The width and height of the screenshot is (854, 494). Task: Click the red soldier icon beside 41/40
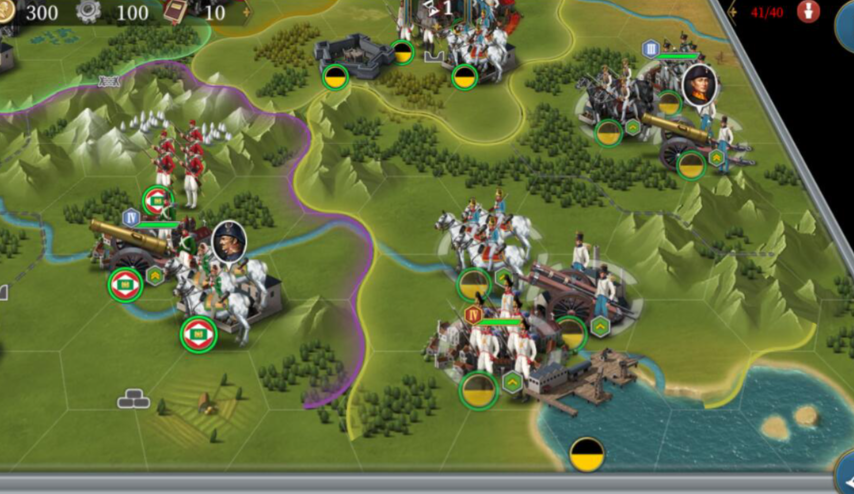(808, 11)
